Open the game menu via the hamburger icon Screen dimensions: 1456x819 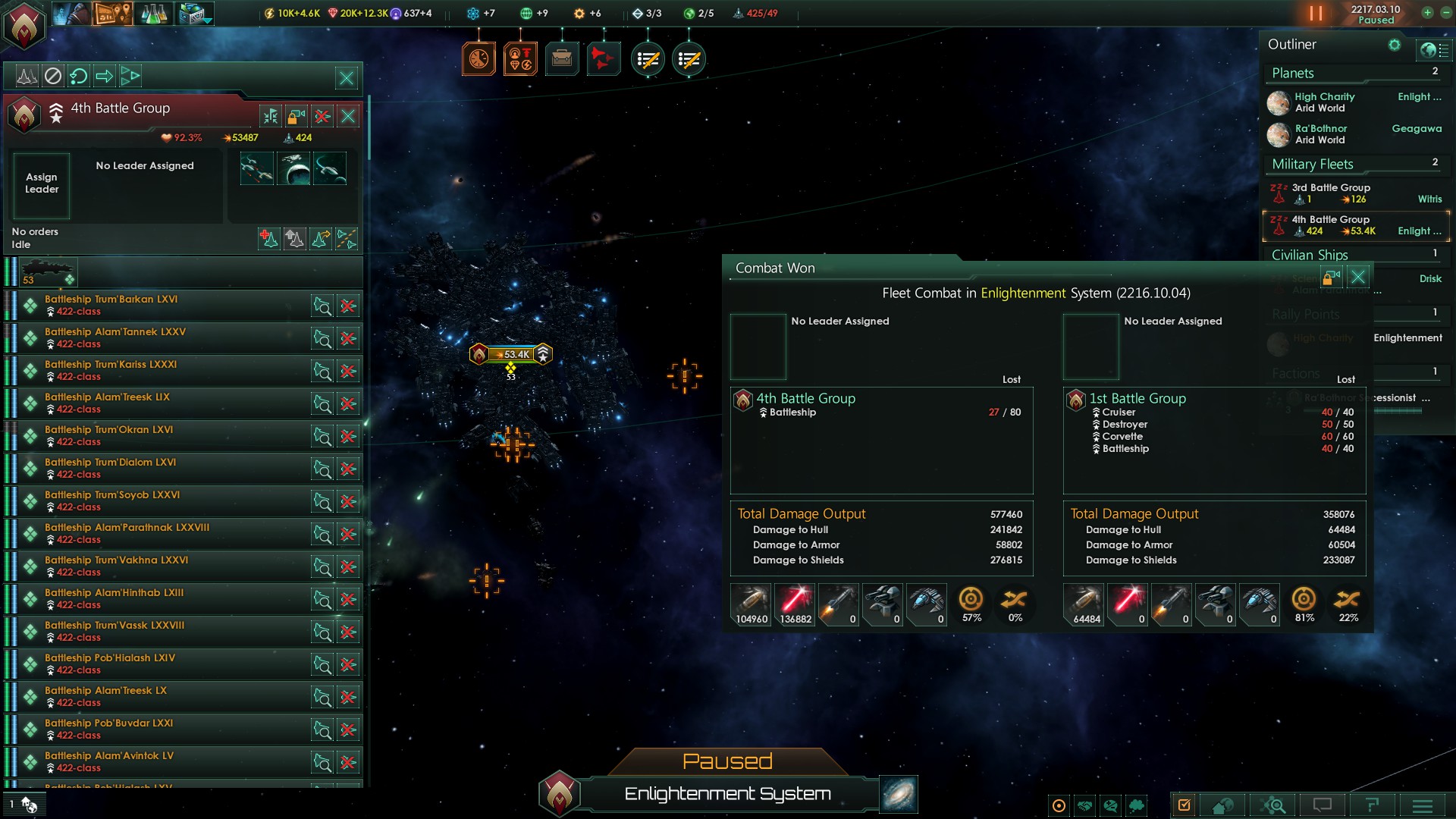tap(1421, 805)
